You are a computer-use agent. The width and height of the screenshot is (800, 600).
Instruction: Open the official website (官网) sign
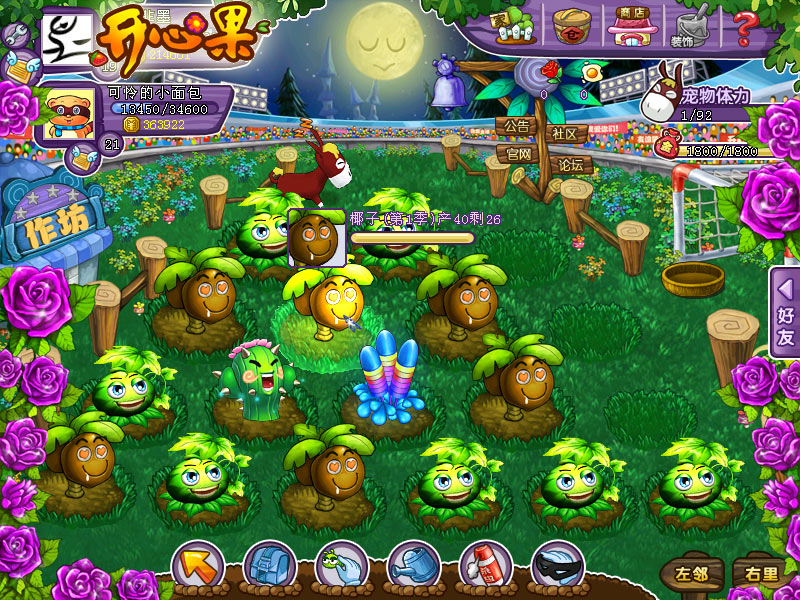click(x=519, y=154)
